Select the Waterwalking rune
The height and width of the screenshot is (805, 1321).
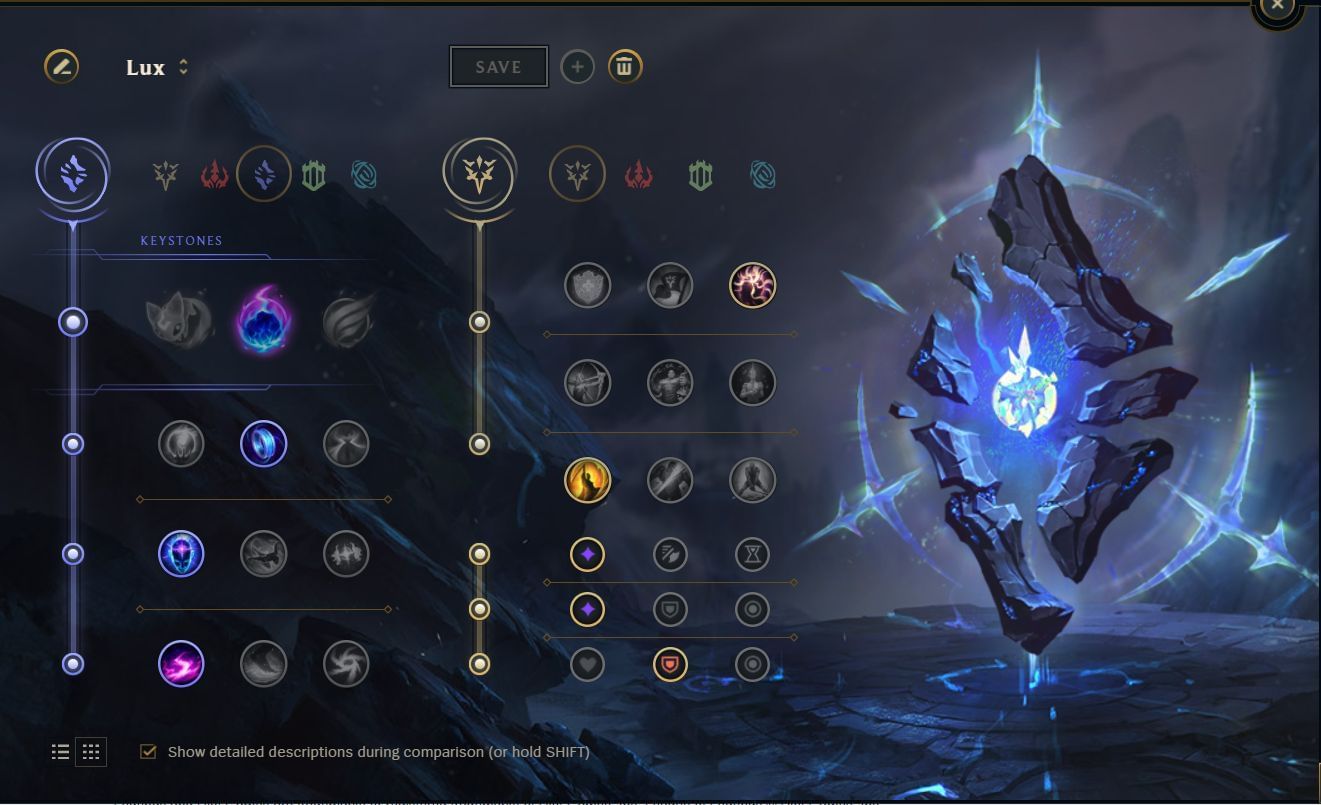point(263,663)
